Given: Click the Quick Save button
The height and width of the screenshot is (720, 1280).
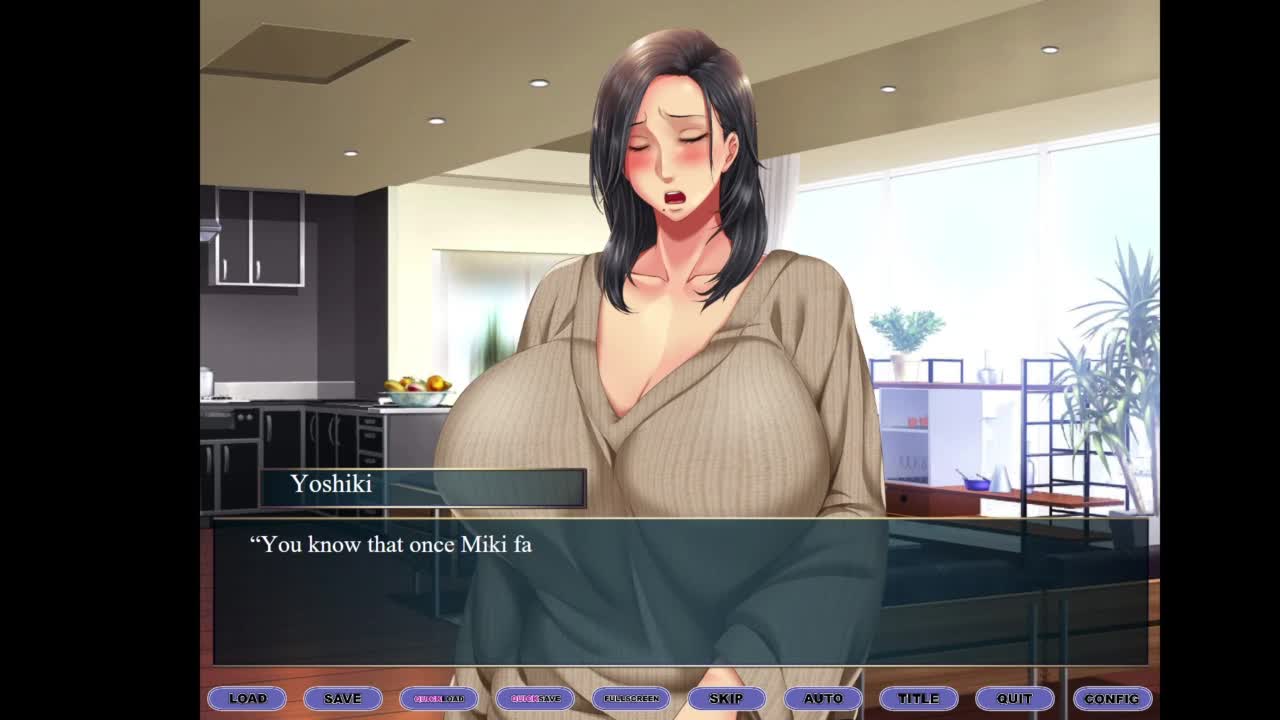Looking at the screenshot, I should tap(535, 698).
